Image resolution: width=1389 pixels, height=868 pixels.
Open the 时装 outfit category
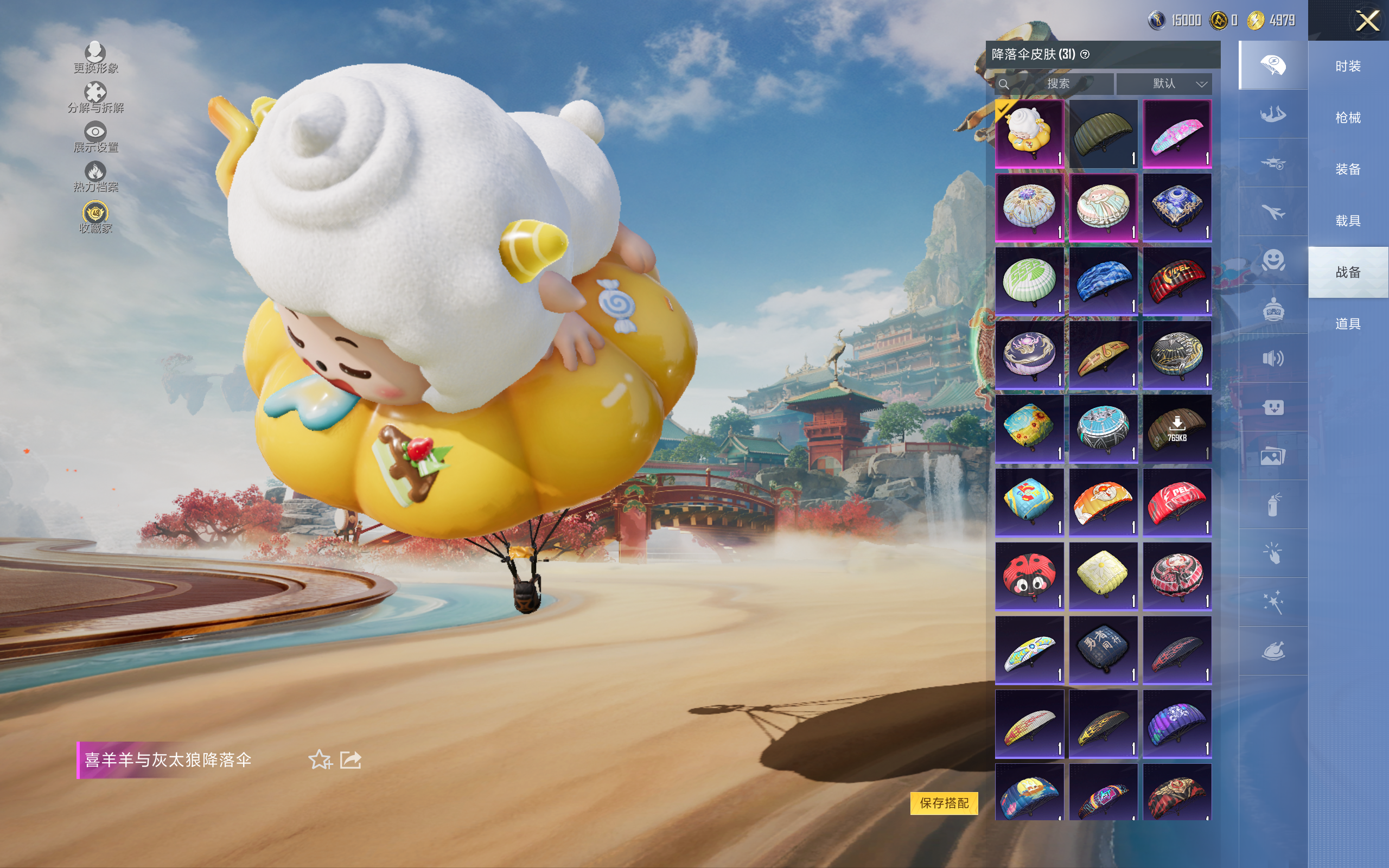(x=1348, y=66)
